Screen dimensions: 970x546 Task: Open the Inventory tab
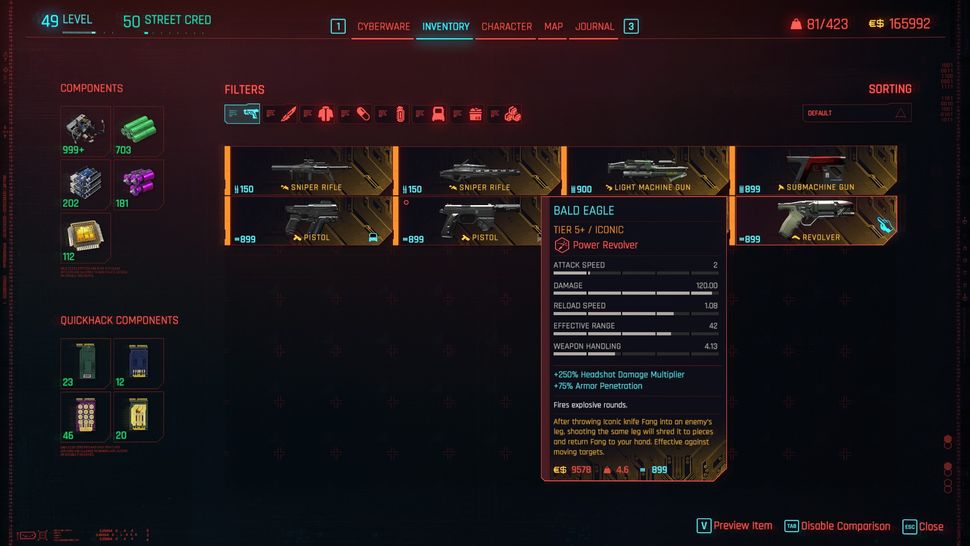click(x=445, y=26)
